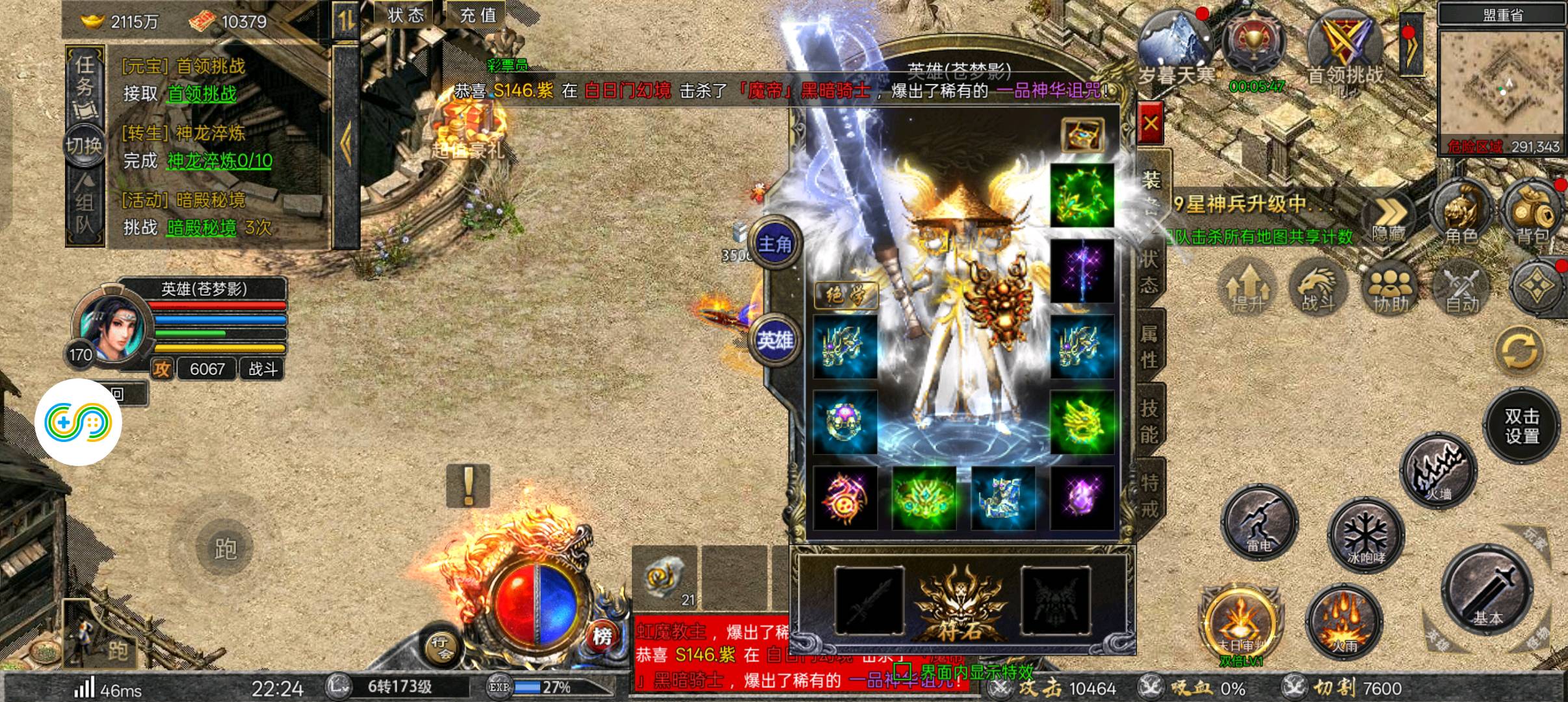Open the 绝学 ultimate skills button

click(846, 296)
